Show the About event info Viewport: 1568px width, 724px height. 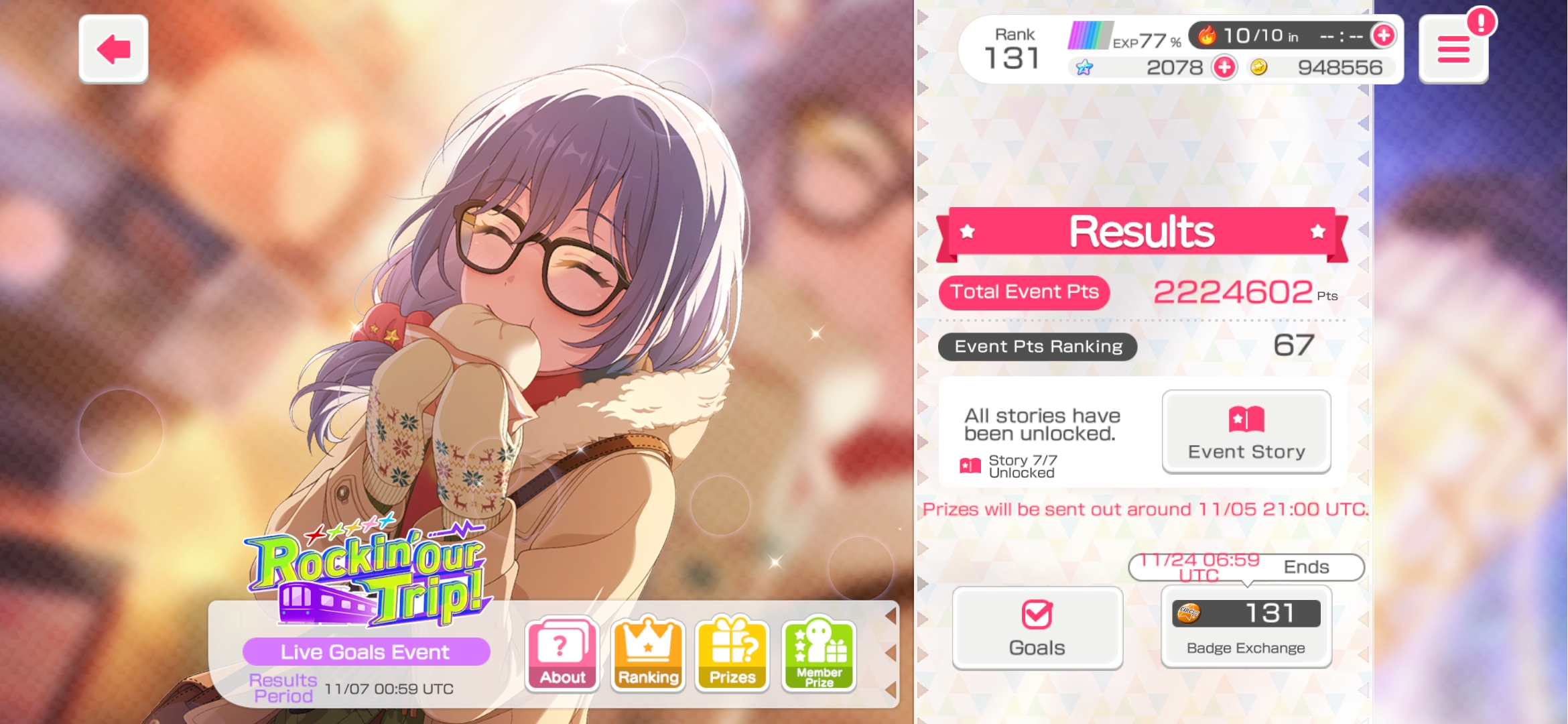pyautogui.click(x=562, y=654)
